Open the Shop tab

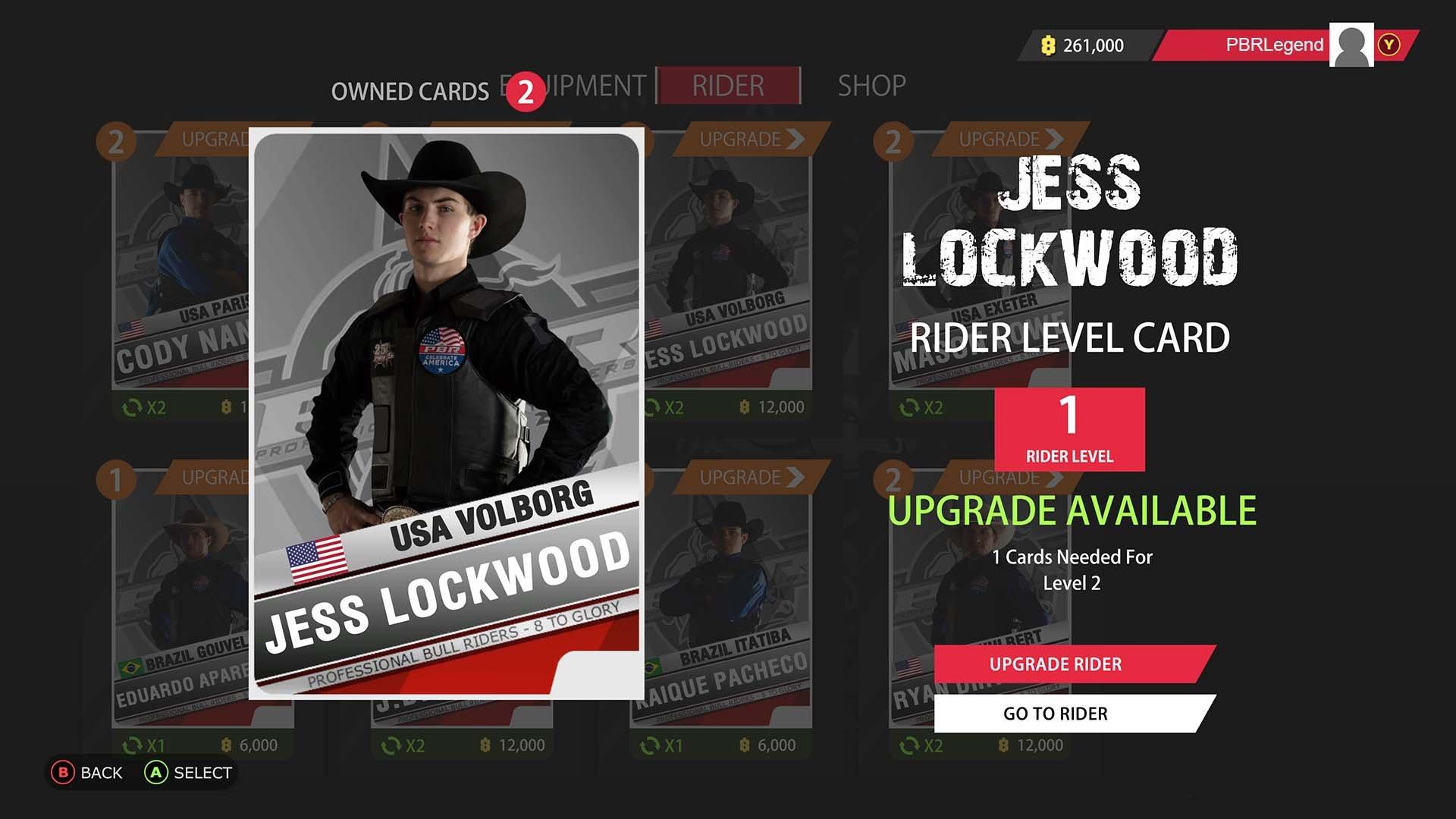click(871, 86)
